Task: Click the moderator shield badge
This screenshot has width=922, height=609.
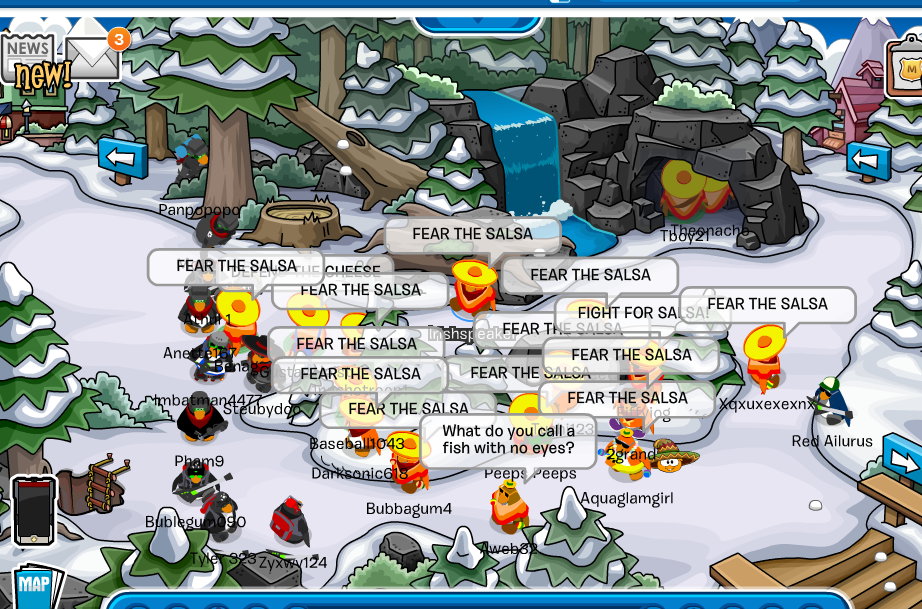Action: pyautogui.click(x=905, y=70)
